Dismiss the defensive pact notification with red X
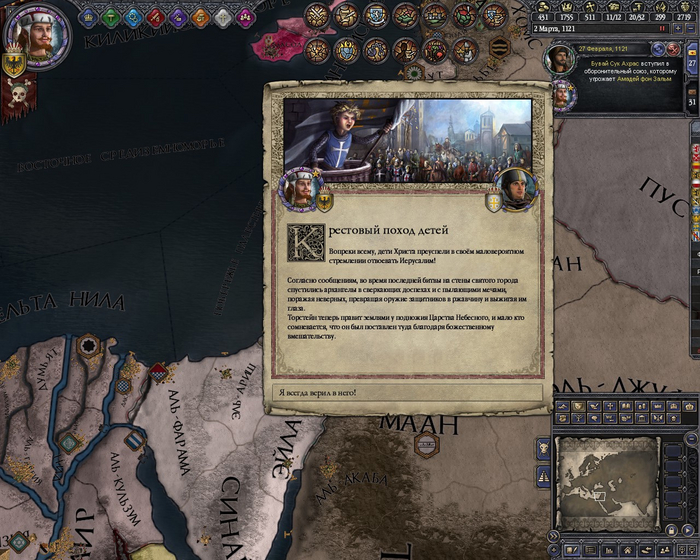The width and height of the screenshot is (700, 560). pyautogui.click(x=672, y=49)
